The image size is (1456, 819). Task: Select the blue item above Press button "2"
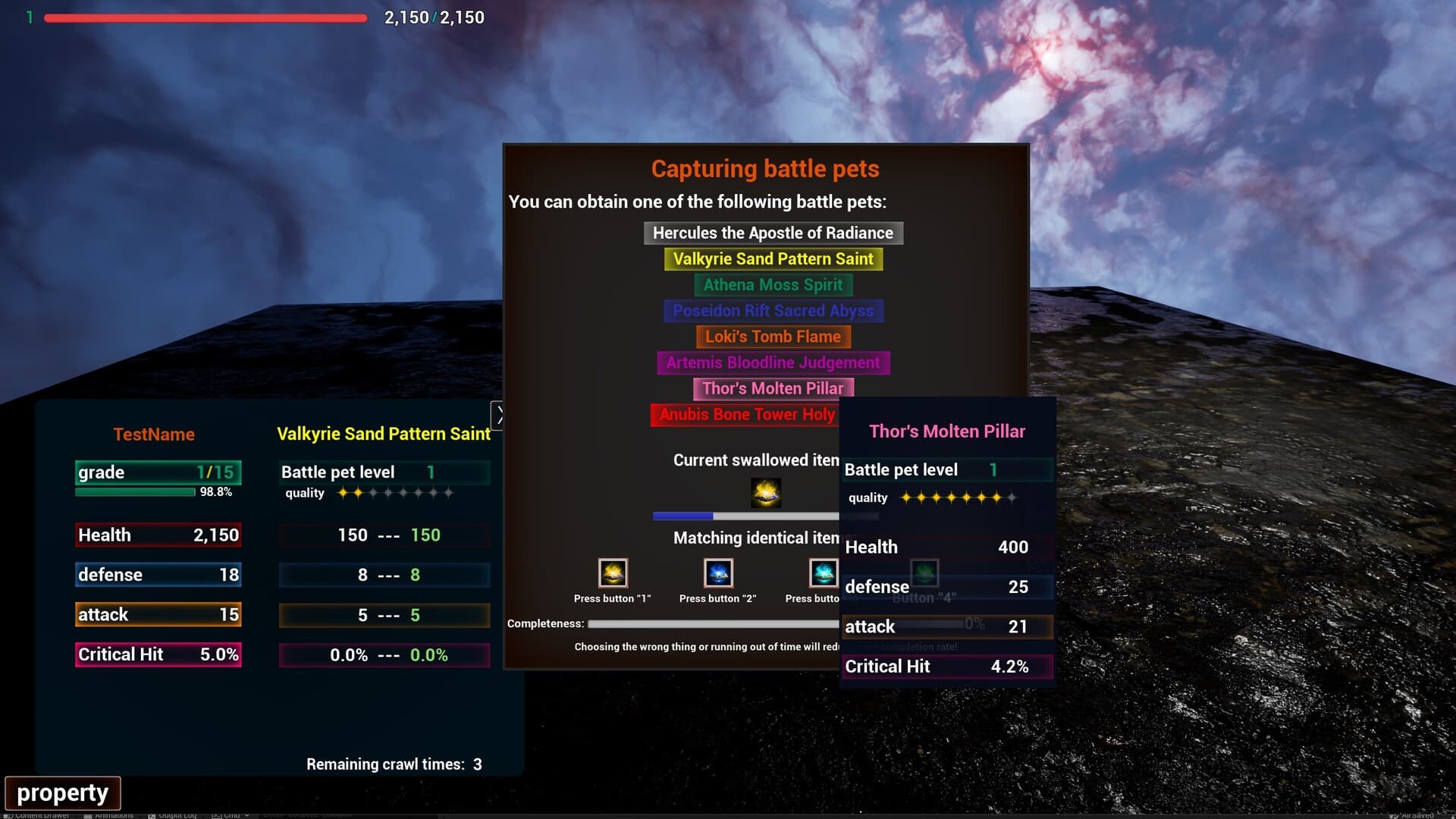pos(718,573)
